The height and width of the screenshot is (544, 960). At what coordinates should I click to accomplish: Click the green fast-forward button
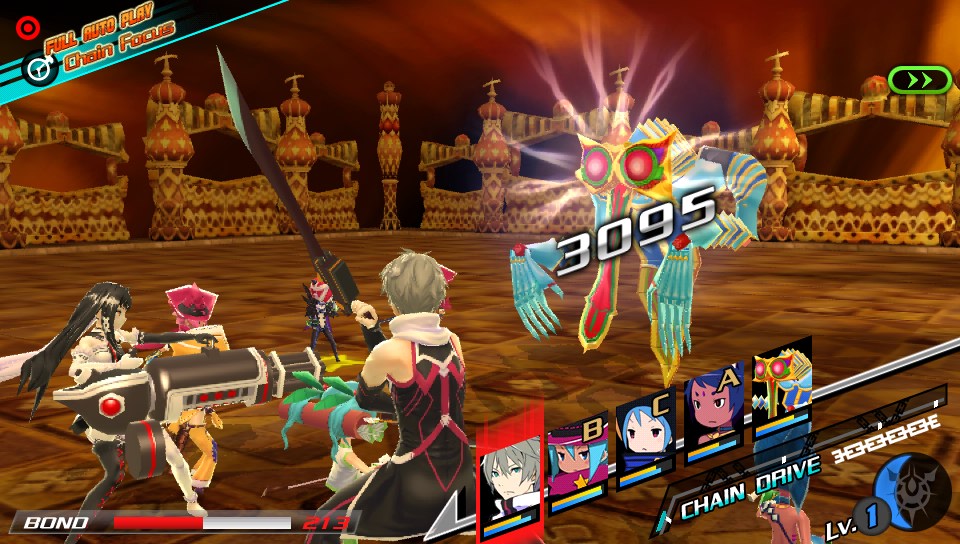click(x=919, y=79)
